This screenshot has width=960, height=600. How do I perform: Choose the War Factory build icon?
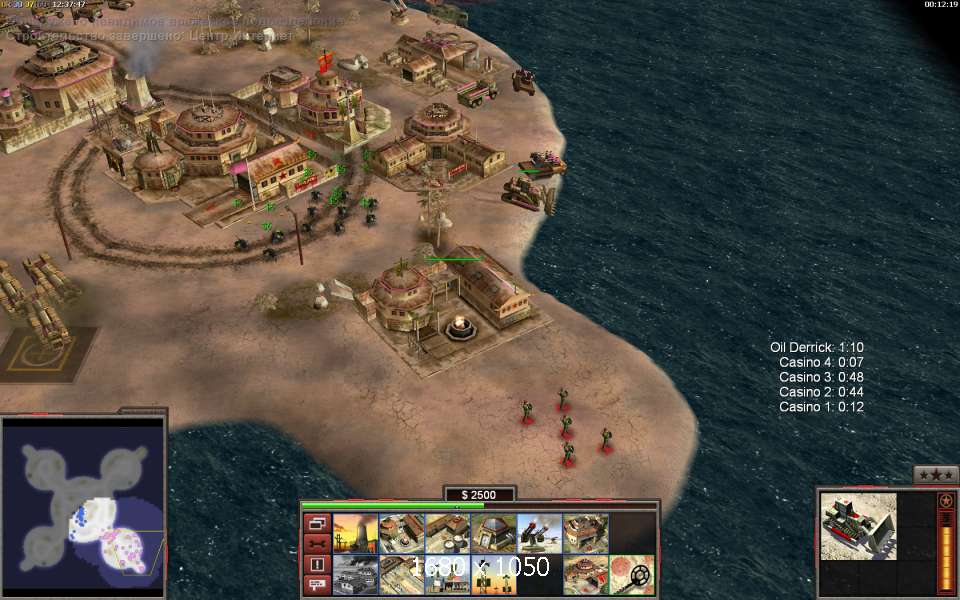click(584, 533)
